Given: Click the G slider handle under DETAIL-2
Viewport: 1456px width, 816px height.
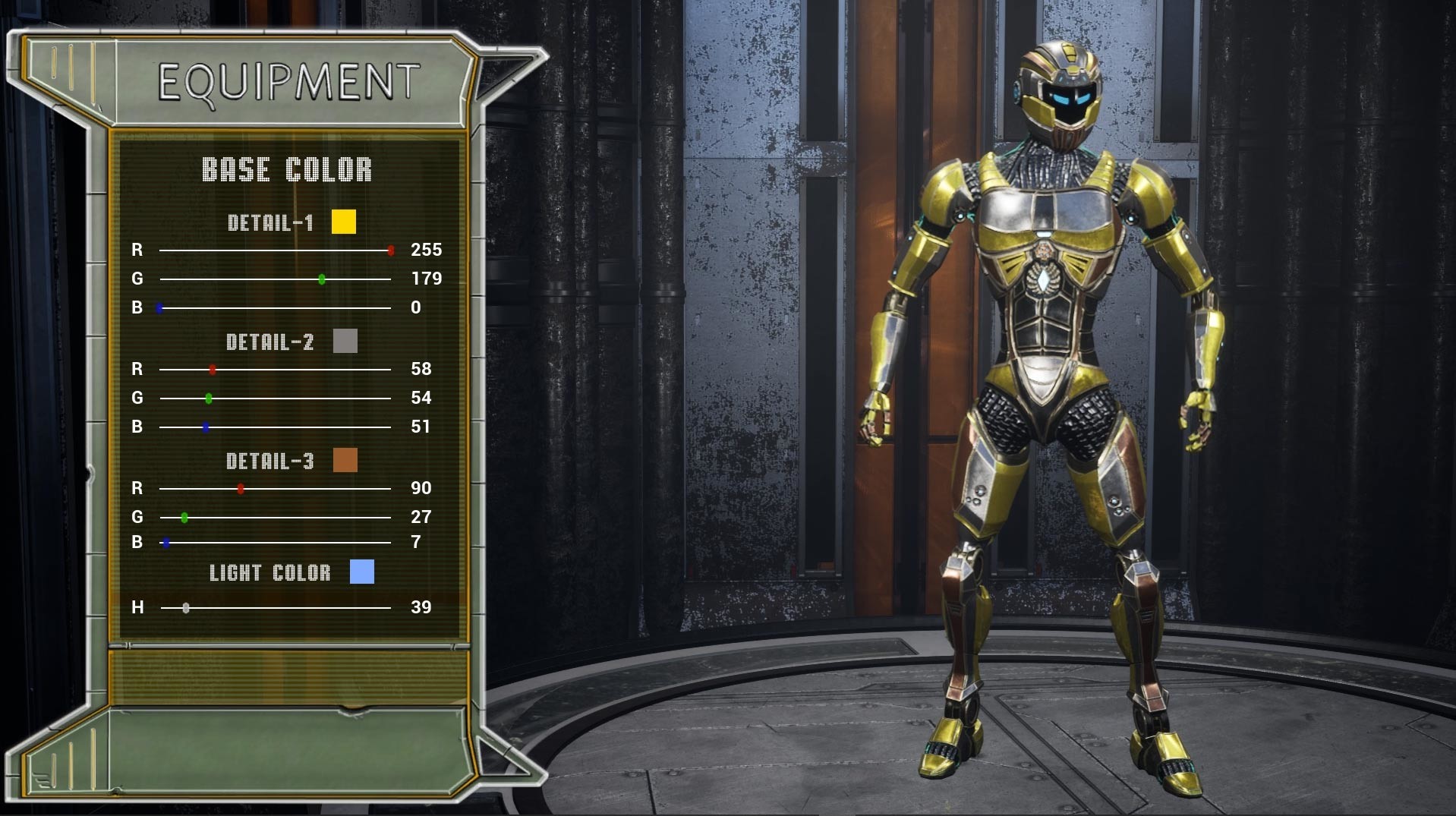Looking at the screenshot, I should click(210, 398).
